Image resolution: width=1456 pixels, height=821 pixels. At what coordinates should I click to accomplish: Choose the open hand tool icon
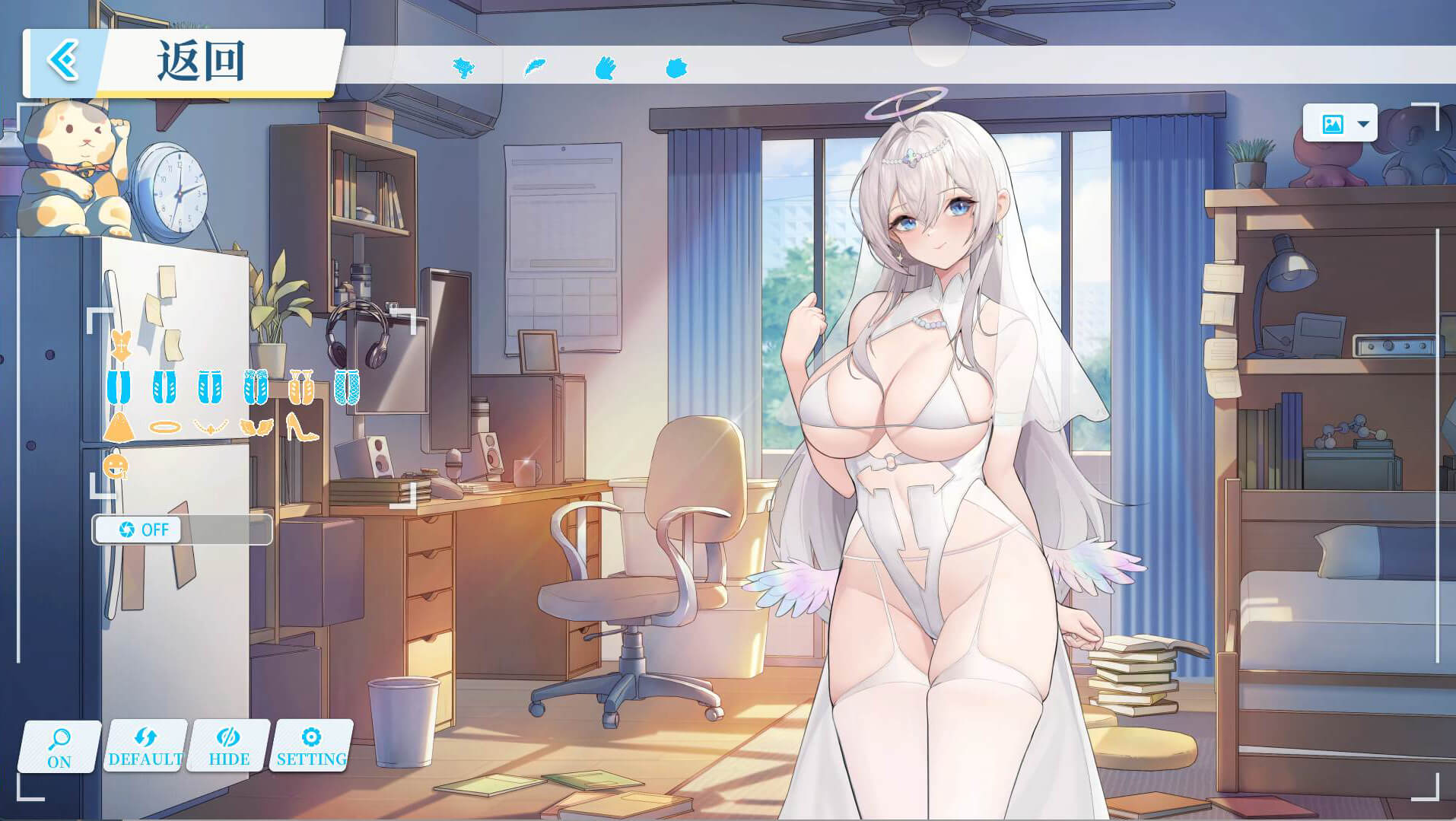coord(605,68)
